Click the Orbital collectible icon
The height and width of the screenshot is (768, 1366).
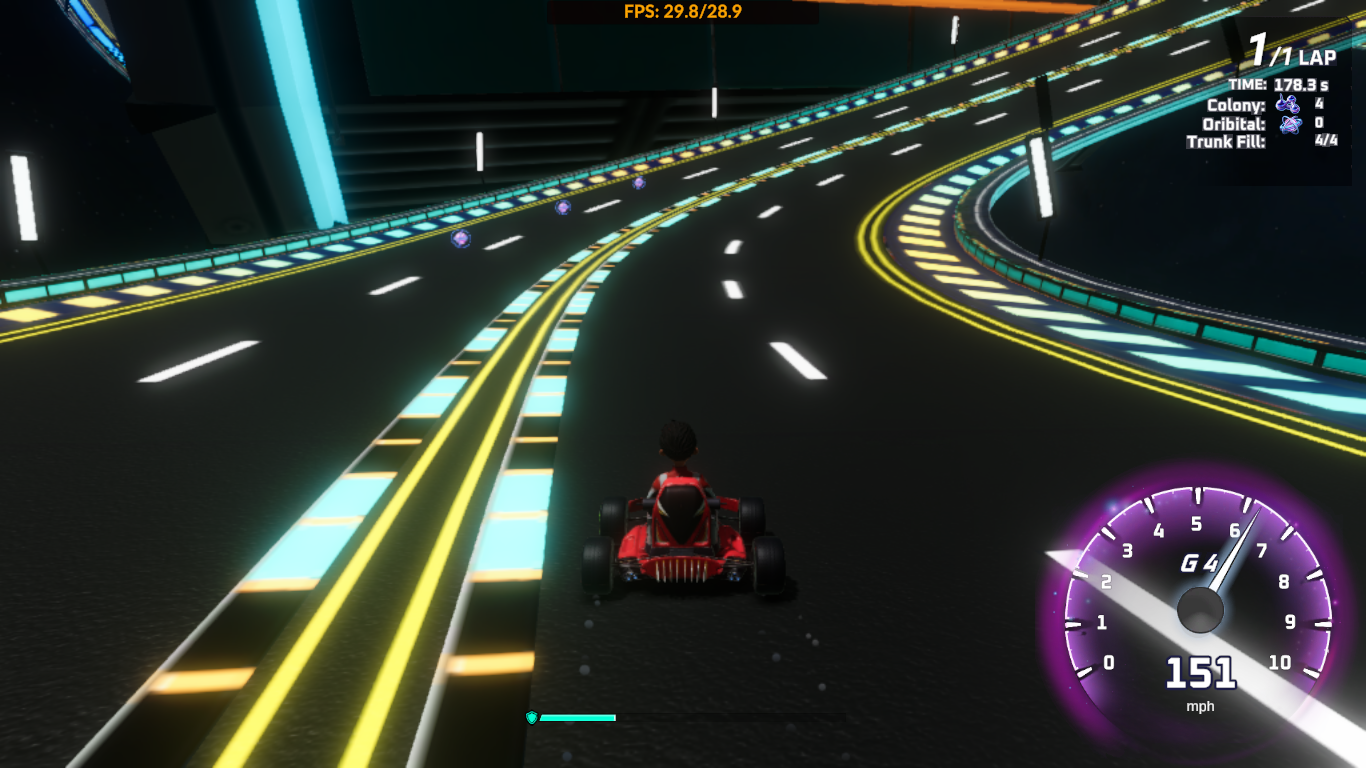point(1290,123)
